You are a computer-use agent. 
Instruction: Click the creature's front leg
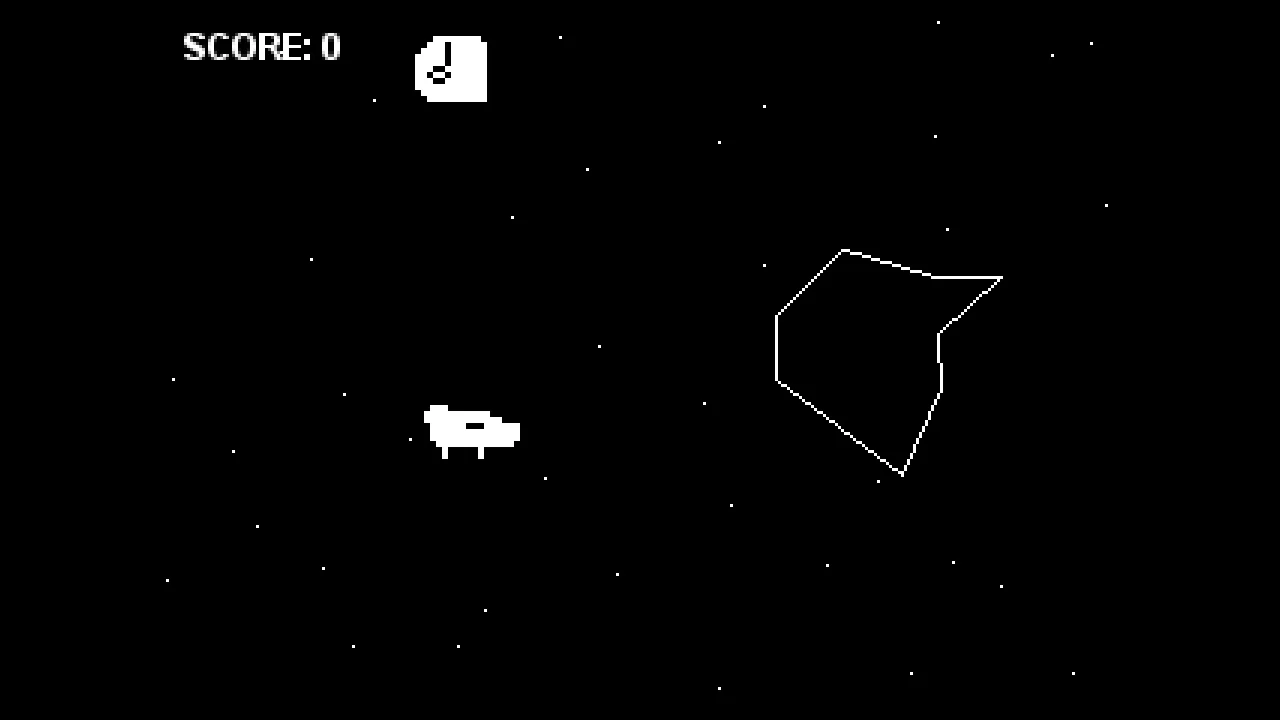(x=479, y=452)
